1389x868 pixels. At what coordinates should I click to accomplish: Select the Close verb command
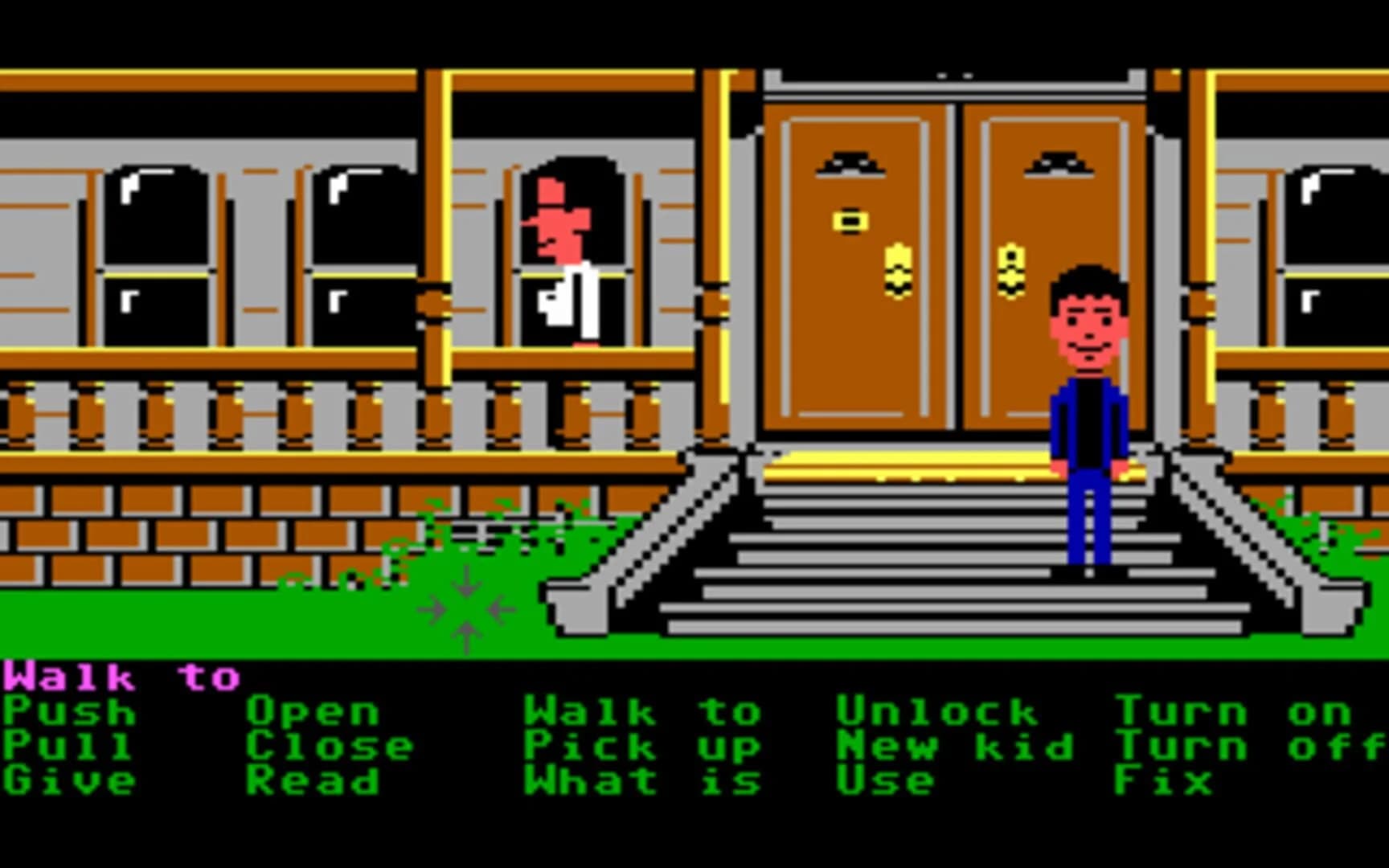pos(330,746)
